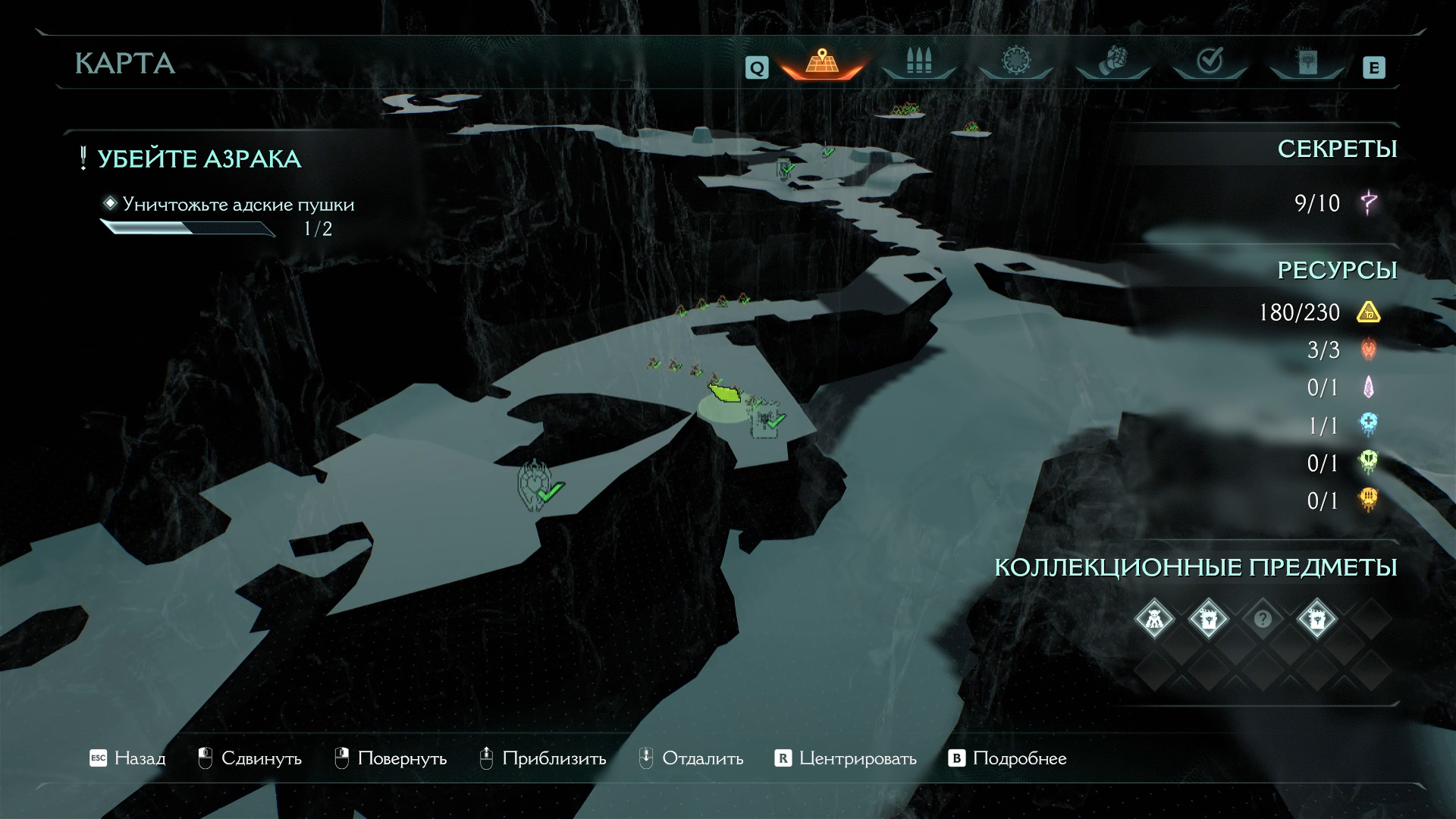The width and height of the screenshot is (1456, 819).
Task: Select the unknown question mark collectible
Action: 1263,620
